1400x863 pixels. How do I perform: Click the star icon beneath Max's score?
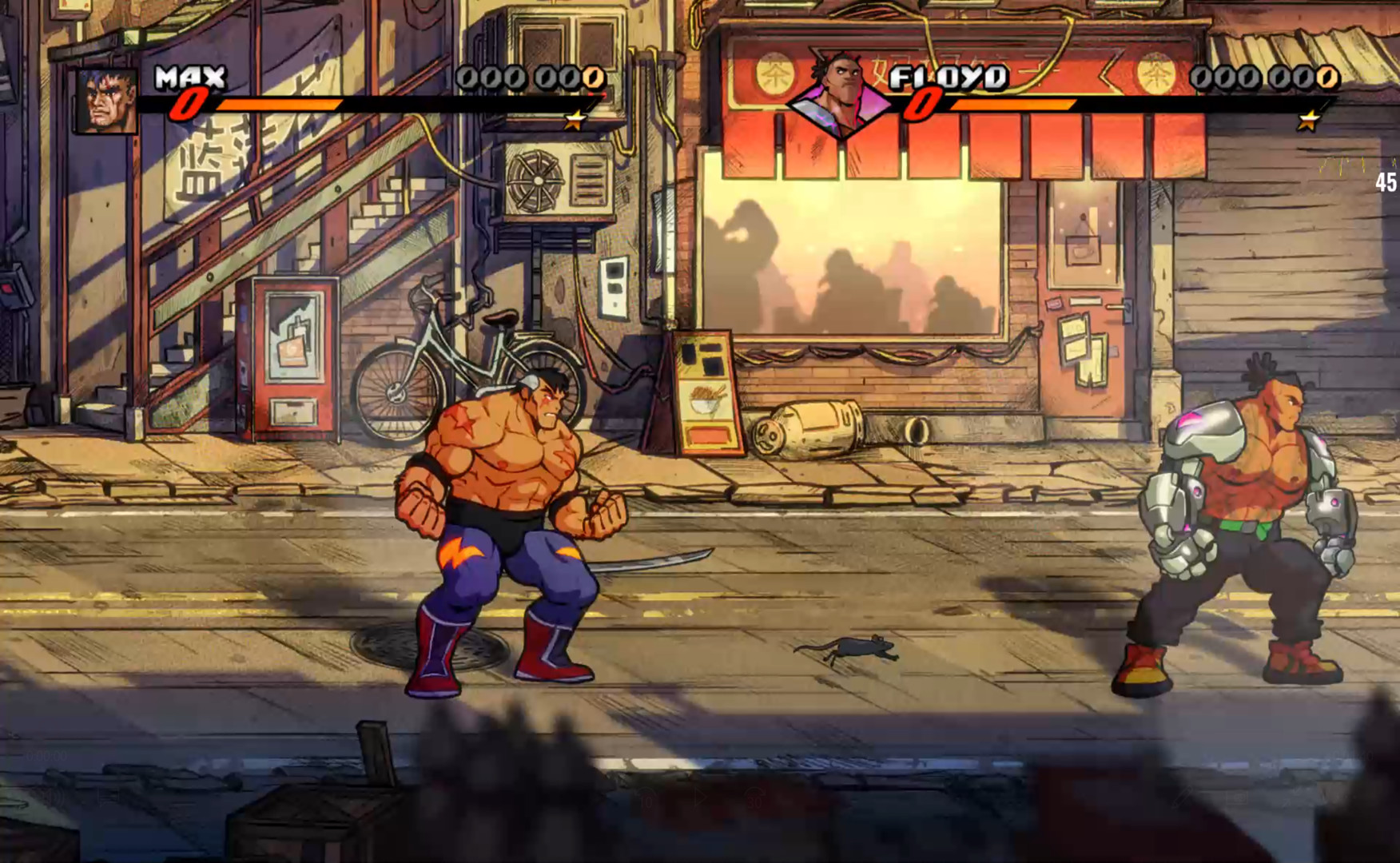[x=575, y=121]
